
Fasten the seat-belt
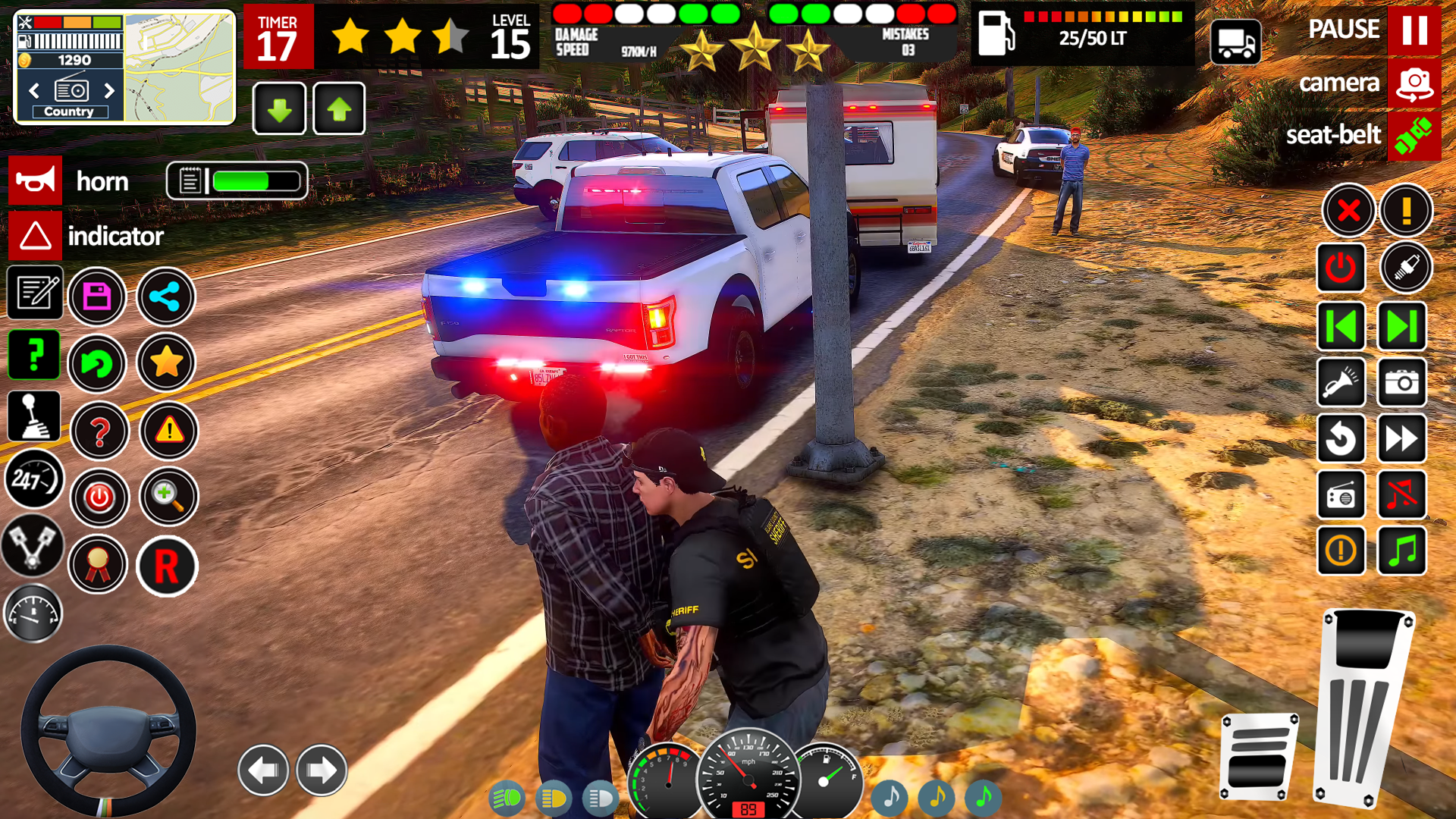point(1414,136)
